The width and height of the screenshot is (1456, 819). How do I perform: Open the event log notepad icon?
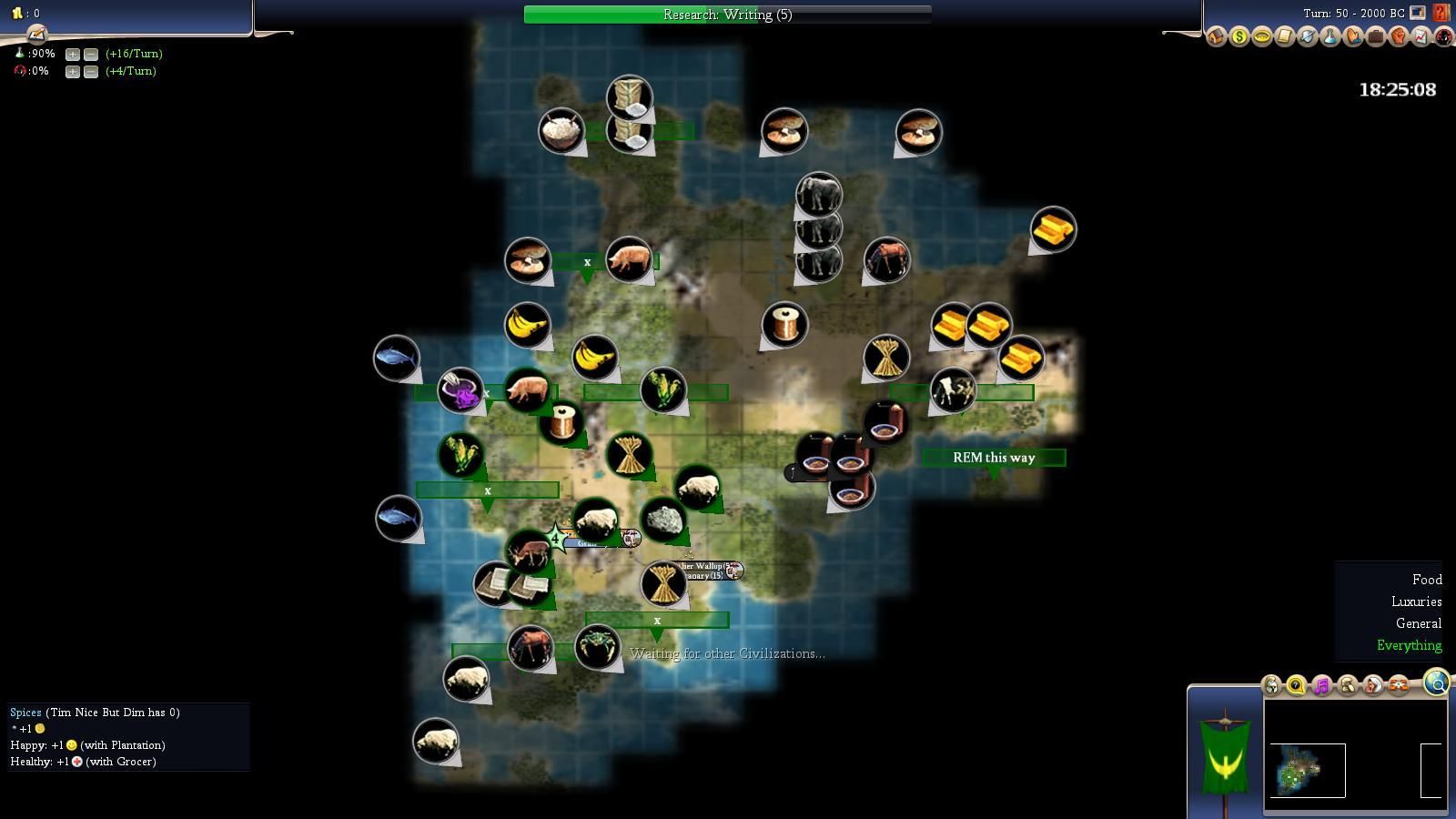(36, 35)
